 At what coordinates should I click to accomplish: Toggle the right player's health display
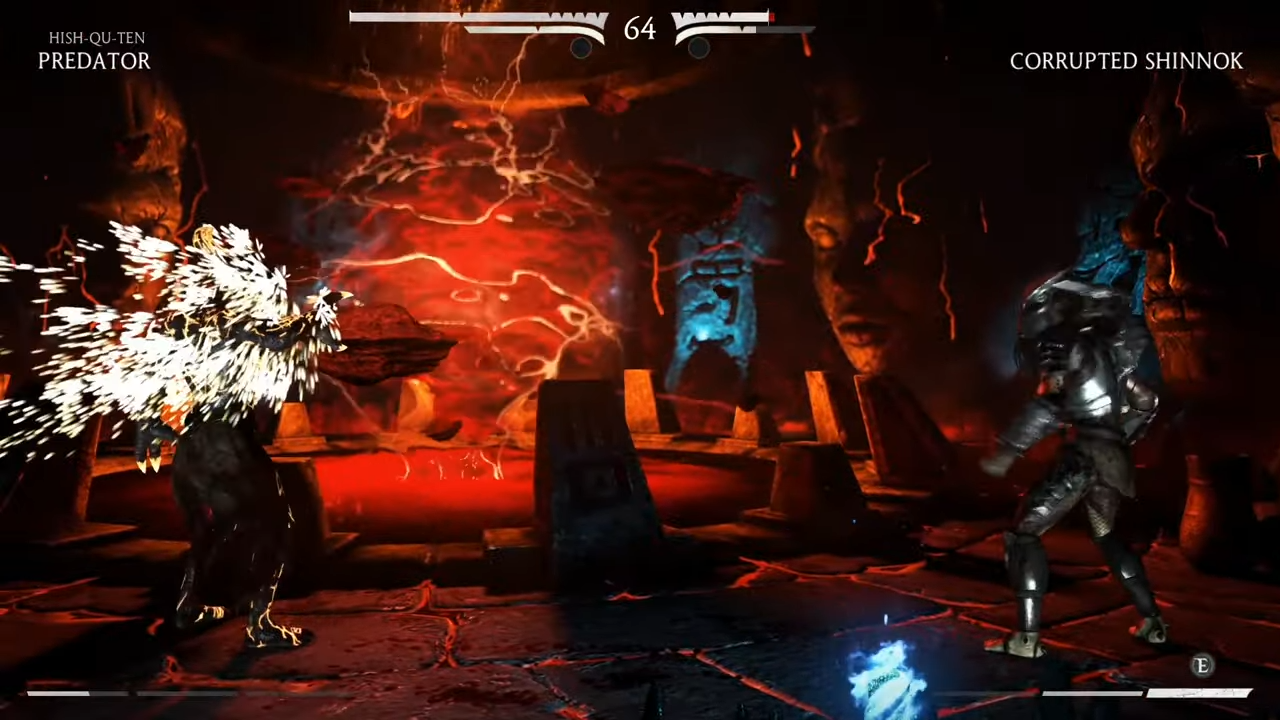pyautogui.click(x=730, y=17)
